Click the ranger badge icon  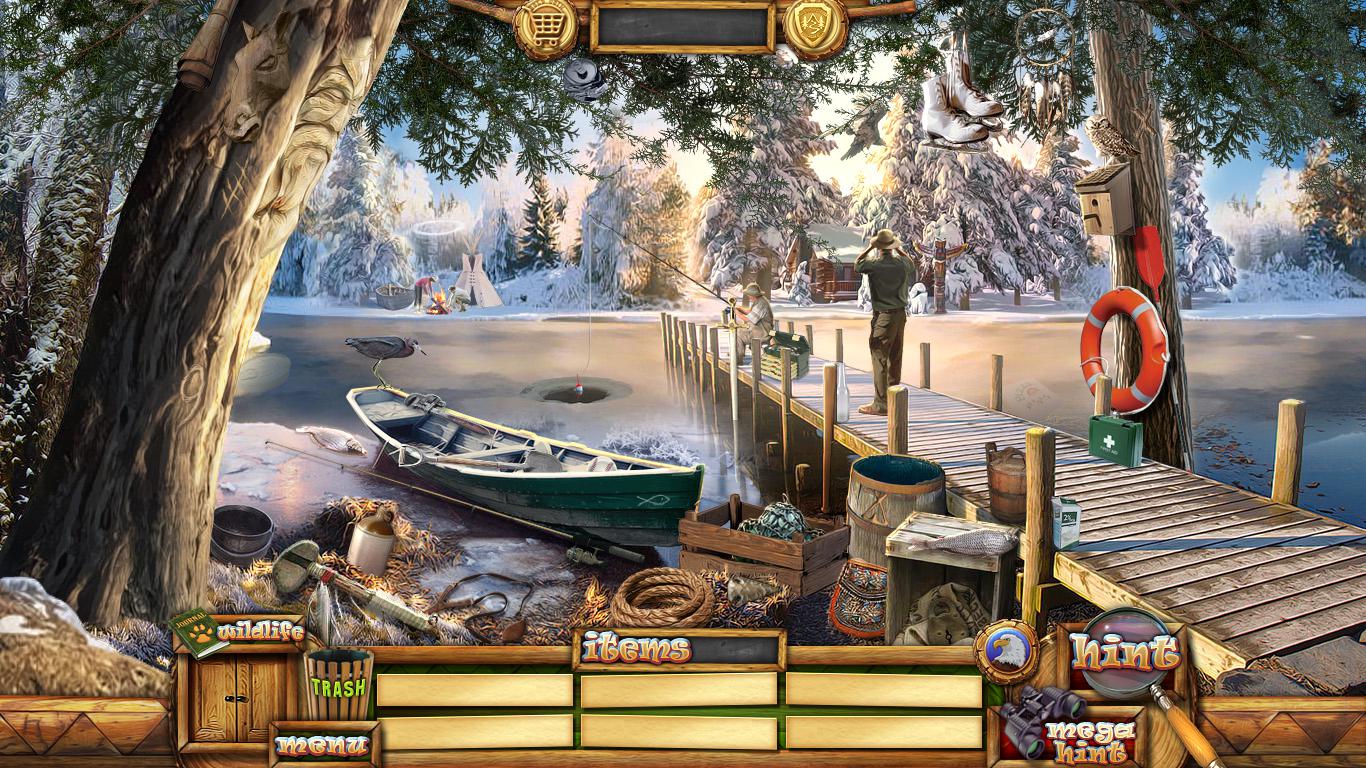pyautogui.click(x=815, y=25)
